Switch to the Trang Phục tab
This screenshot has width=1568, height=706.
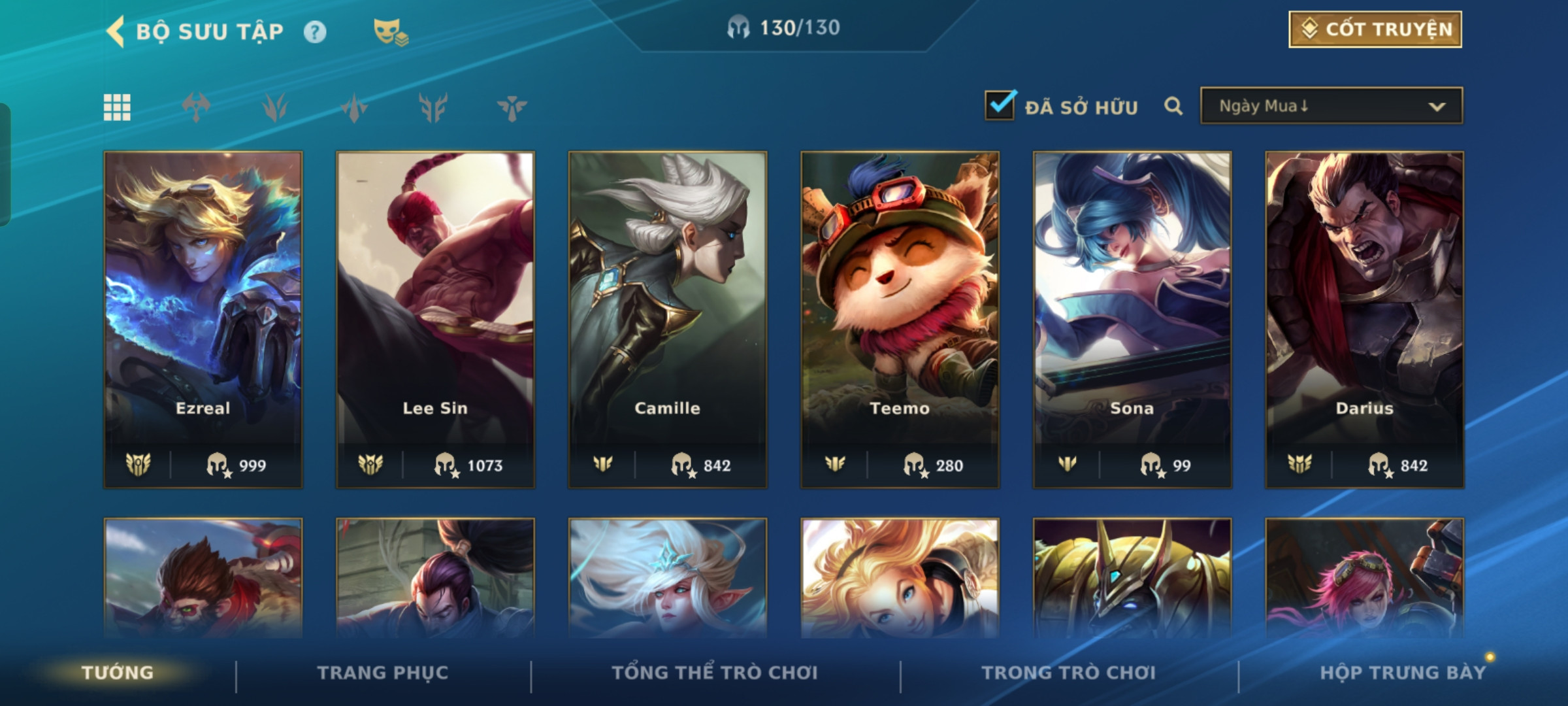pos(383,672)
